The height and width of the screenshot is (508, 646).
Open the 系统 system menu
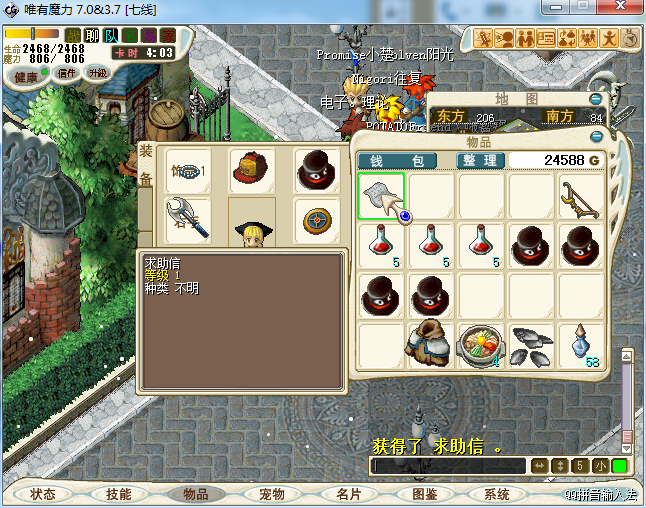(x=497, y=494)
